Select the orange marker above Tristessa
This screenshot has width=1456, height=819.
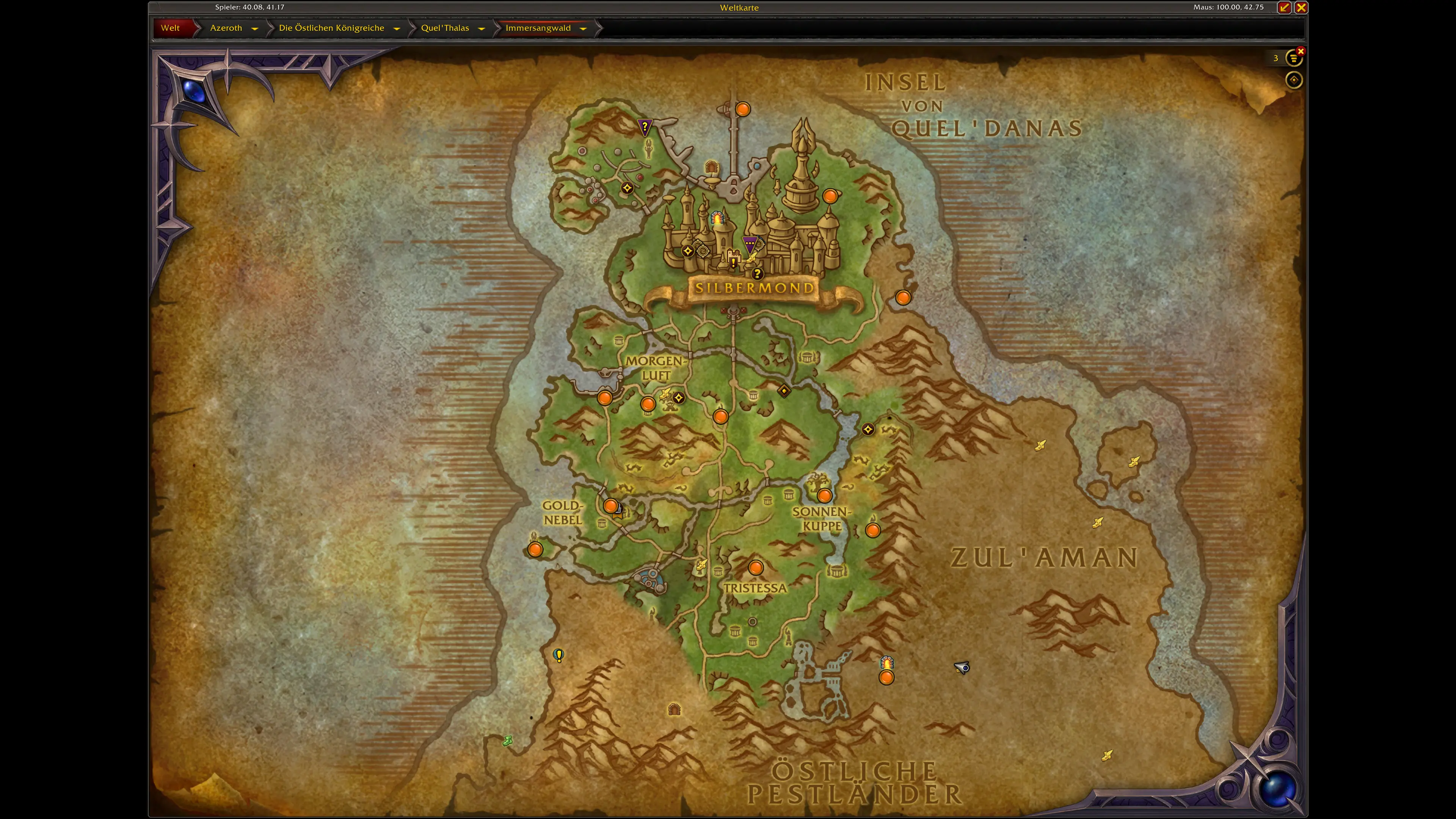tap(756, 568)
